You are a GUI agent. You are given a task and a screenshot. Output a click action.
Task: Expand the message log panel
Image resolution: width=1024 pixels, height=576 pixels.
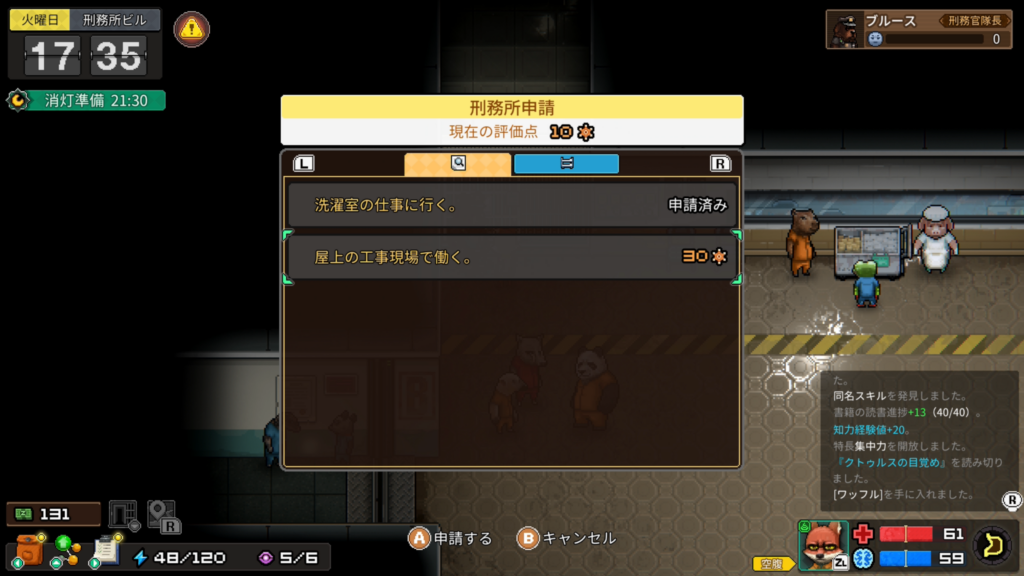click(1011, 499)
